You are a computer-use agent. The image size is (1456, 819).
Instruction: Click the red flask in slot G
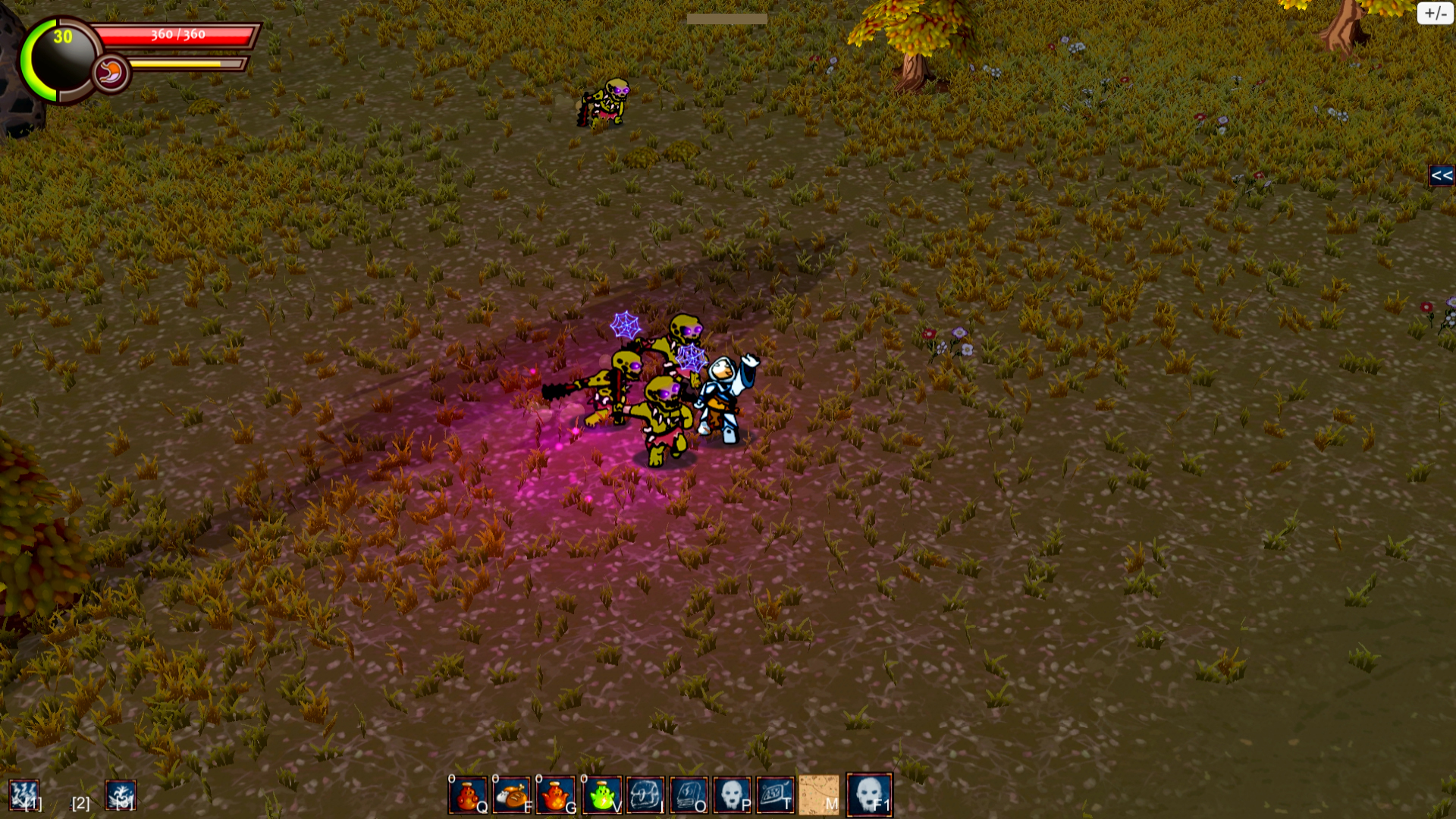point(554,794)
